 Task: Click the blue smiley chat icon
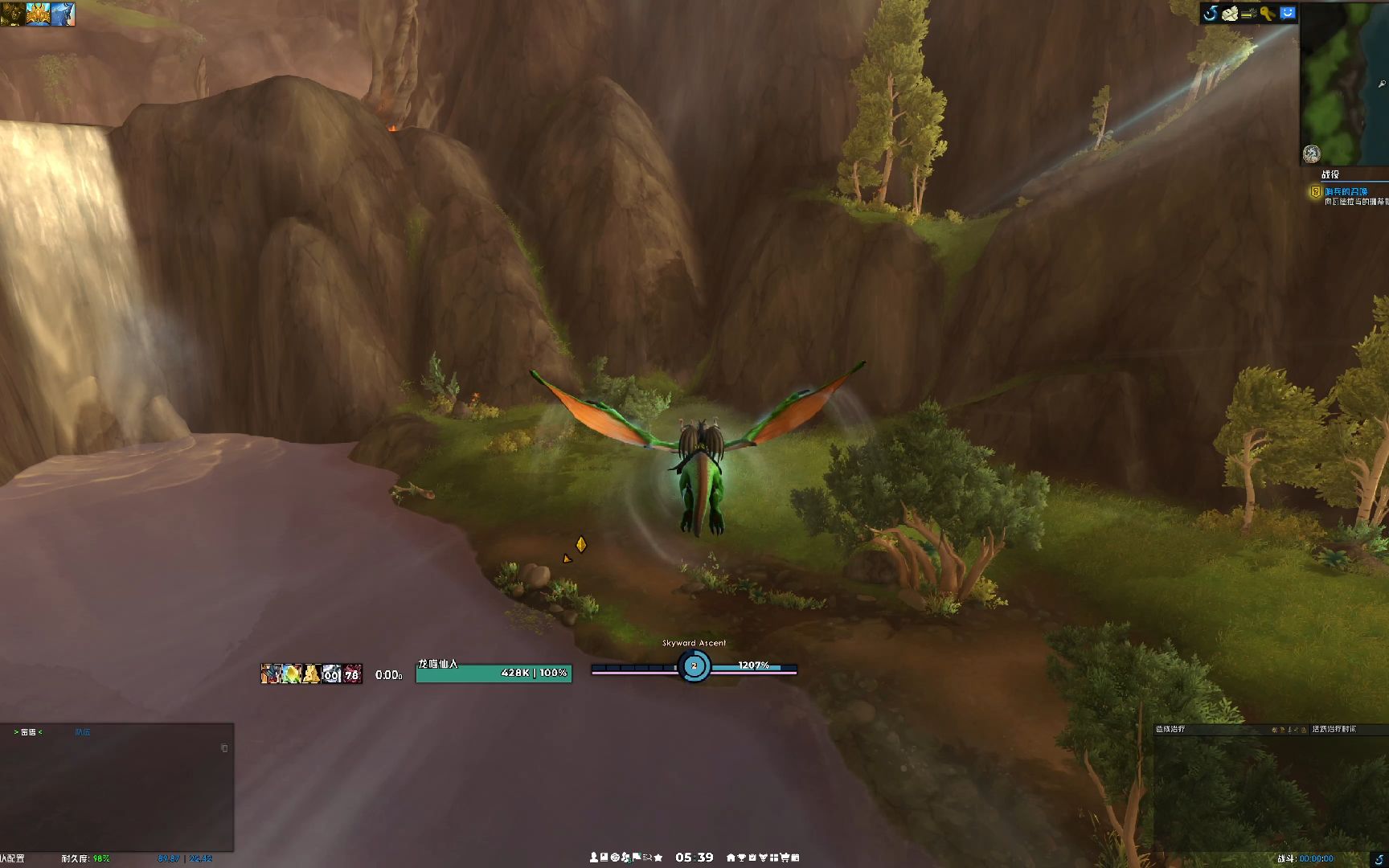point(1288,13)
